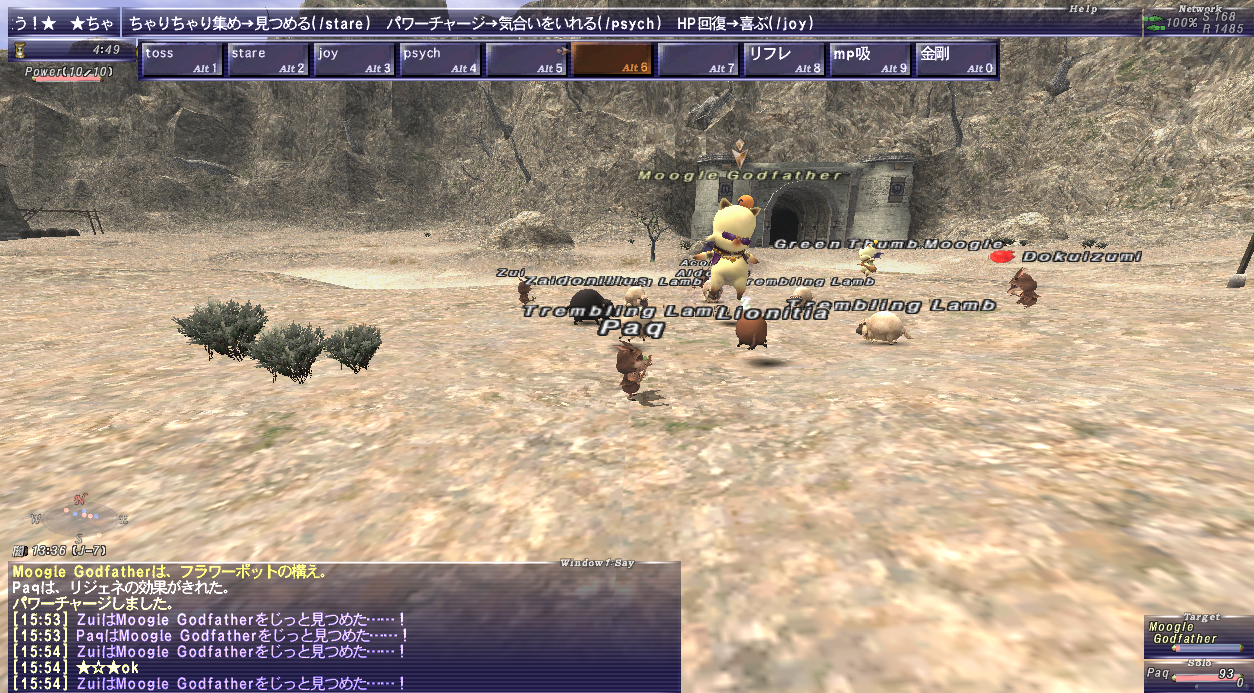Screen dimensions: 1254x693
Task: Select the Moogle Godfather target window
Action: 1197,635
